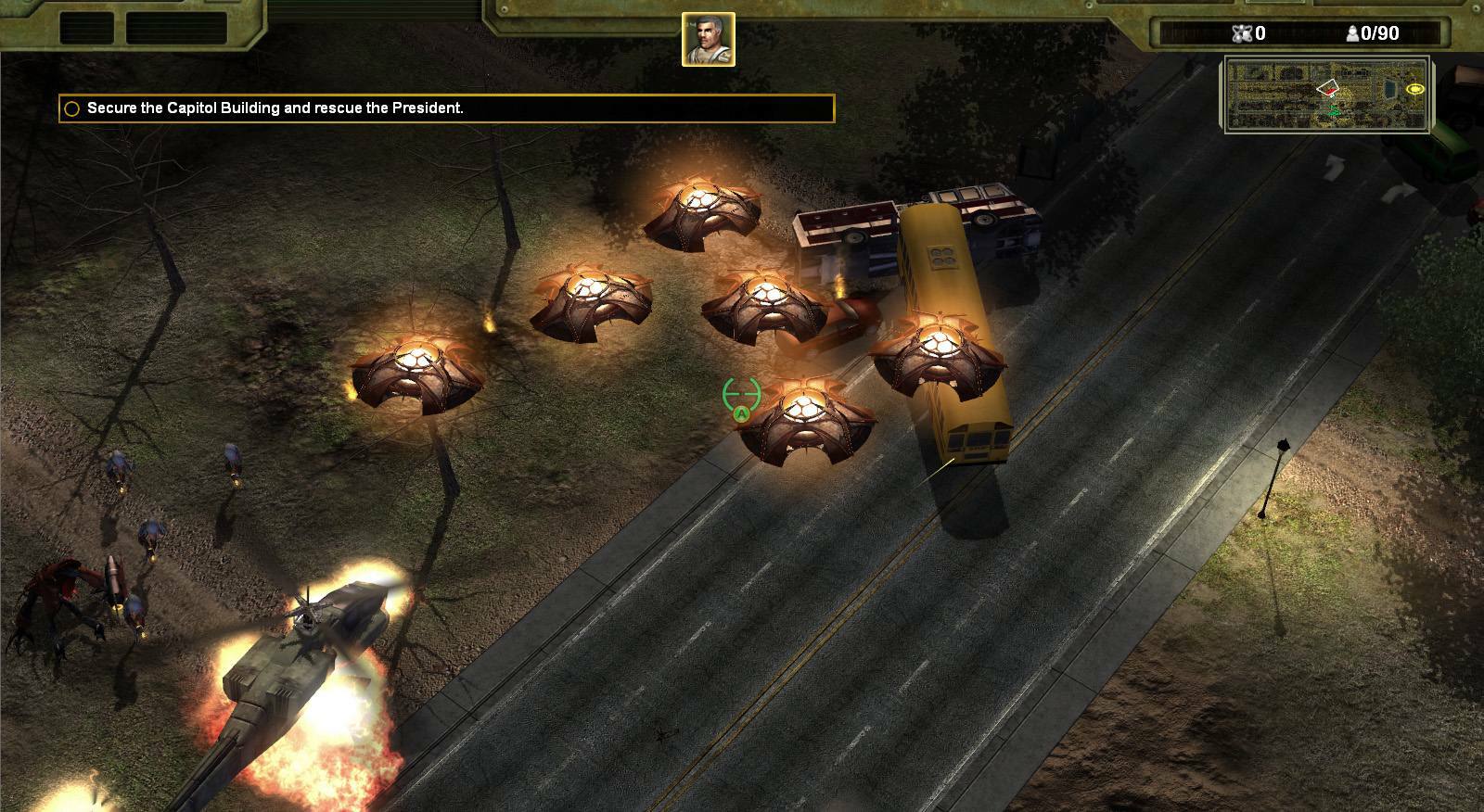
Task: Select the hero portrait at top
Action: click(709, 39)
